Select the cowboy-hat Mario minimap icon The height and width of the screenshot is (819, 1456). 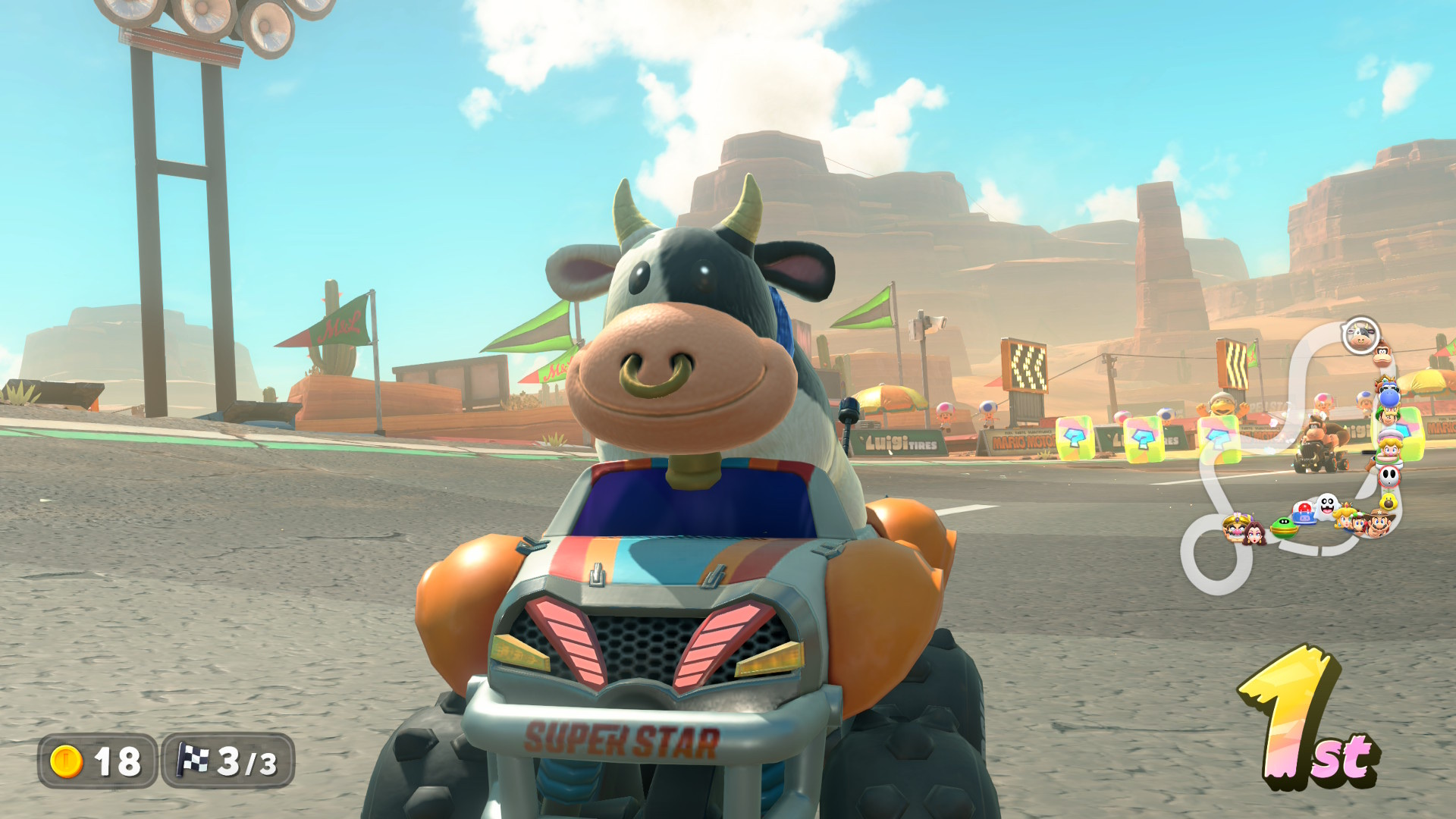1381,523
